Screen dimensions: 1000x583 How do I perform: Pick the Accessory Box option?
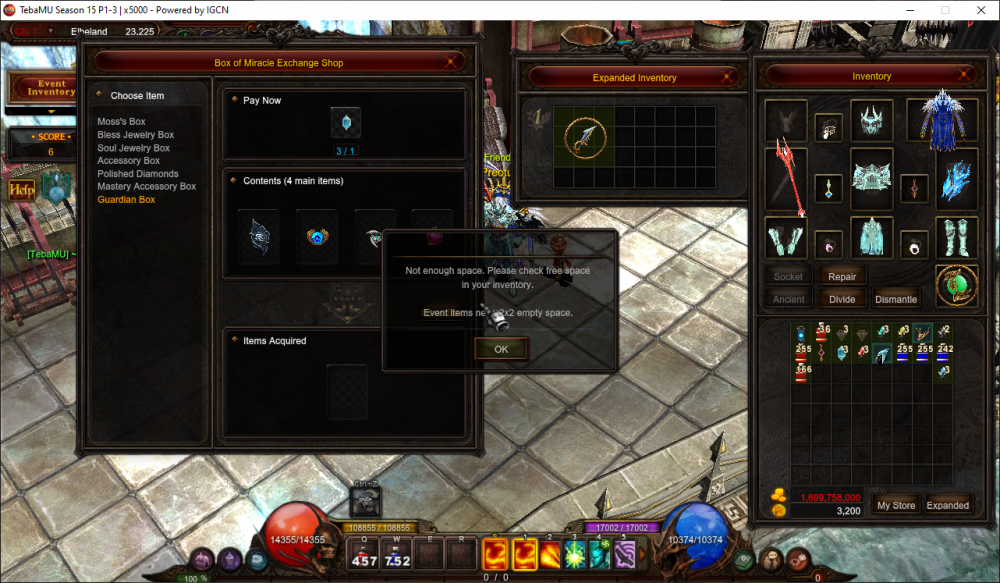[x=128, y=161]
